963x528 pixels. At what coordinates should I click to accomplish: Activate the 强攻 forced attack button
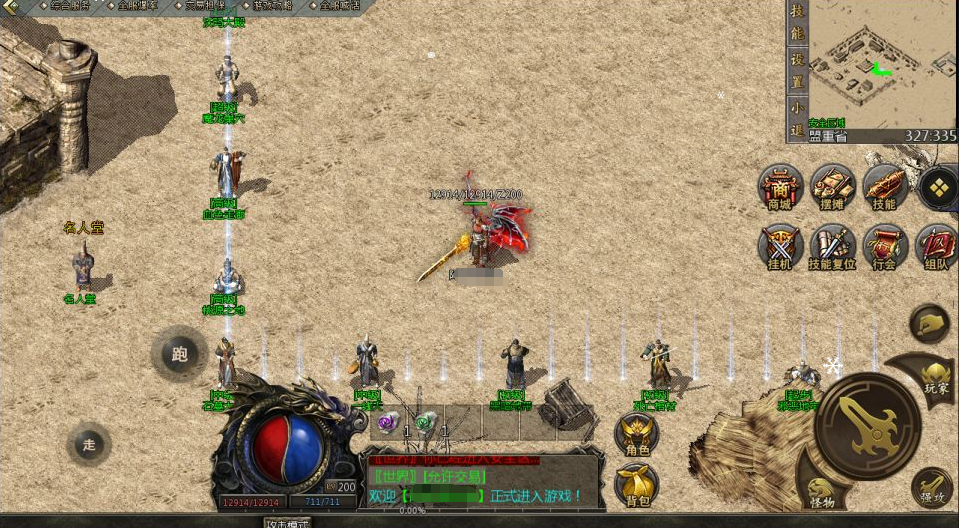[x=932, y=487]
